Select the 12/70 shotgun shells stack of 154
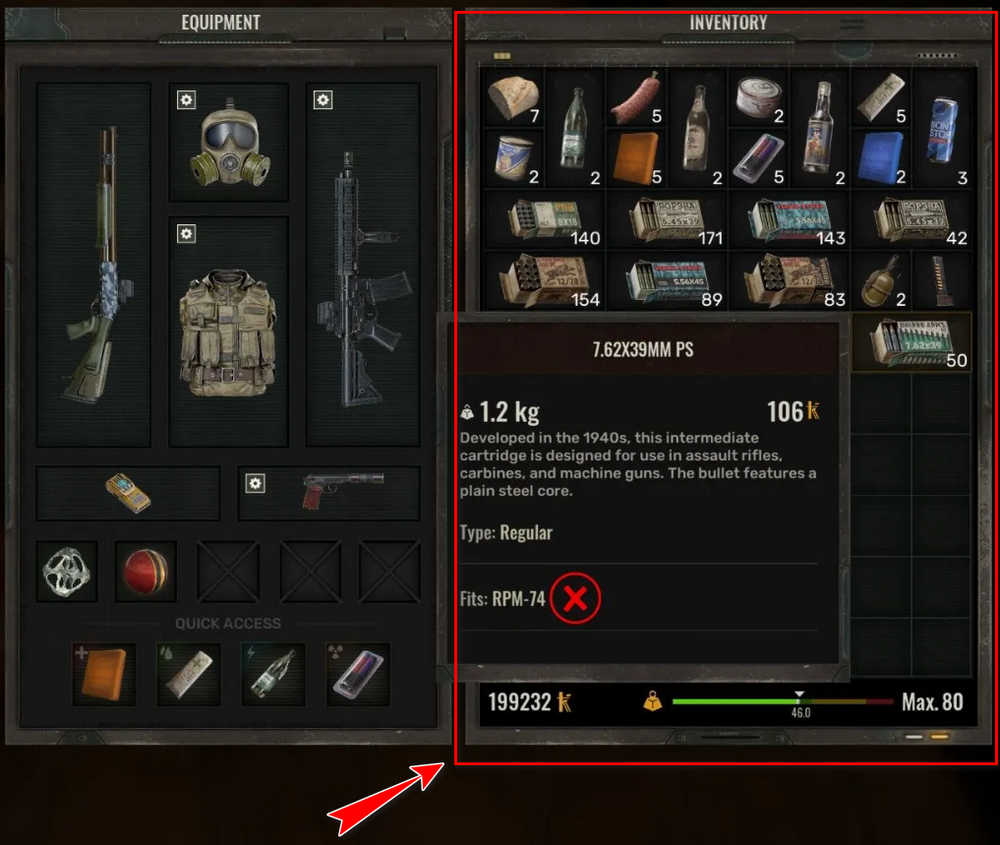 542,282
